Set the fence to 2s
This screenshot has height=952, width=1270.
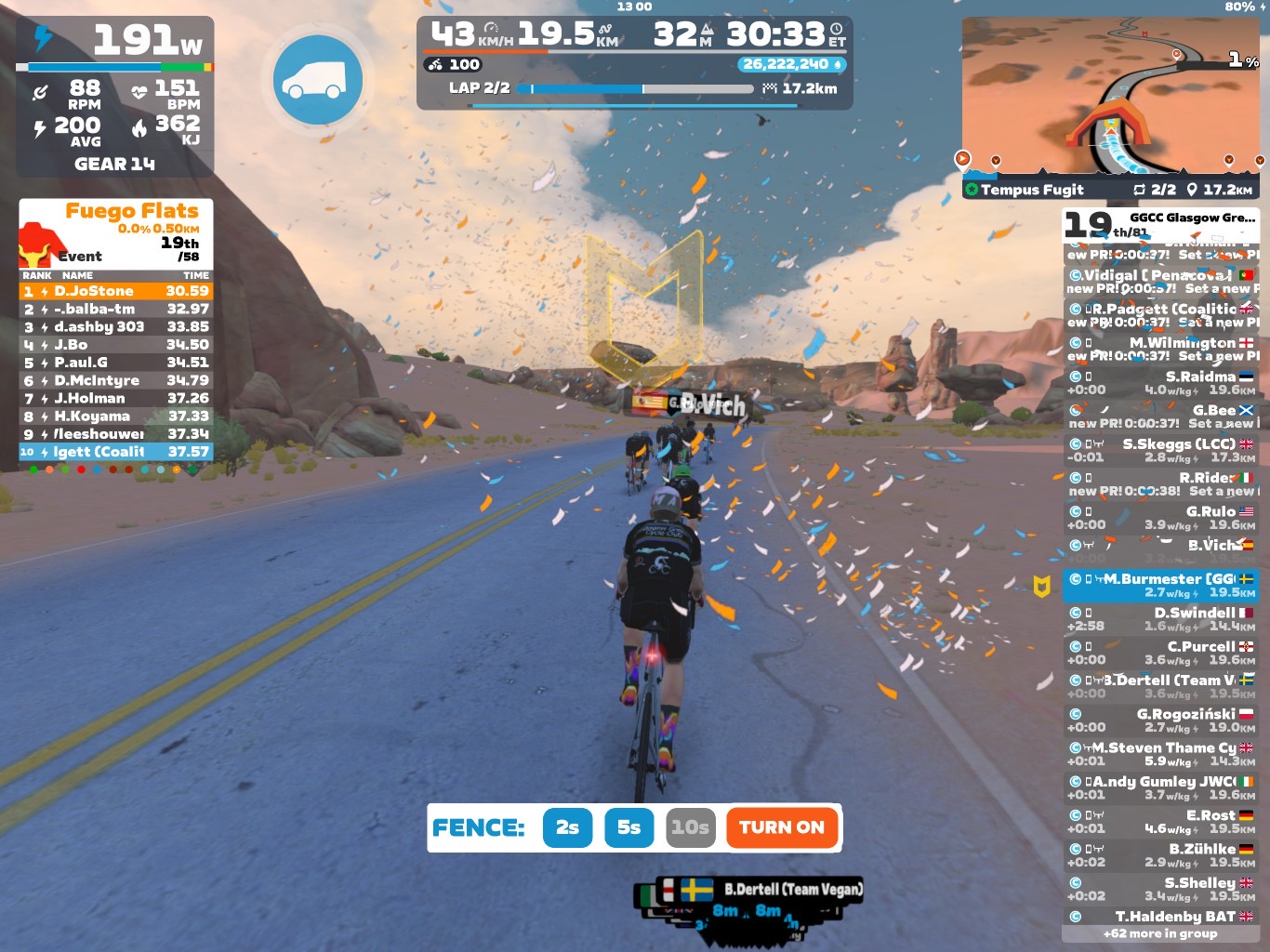click(567, 827)
